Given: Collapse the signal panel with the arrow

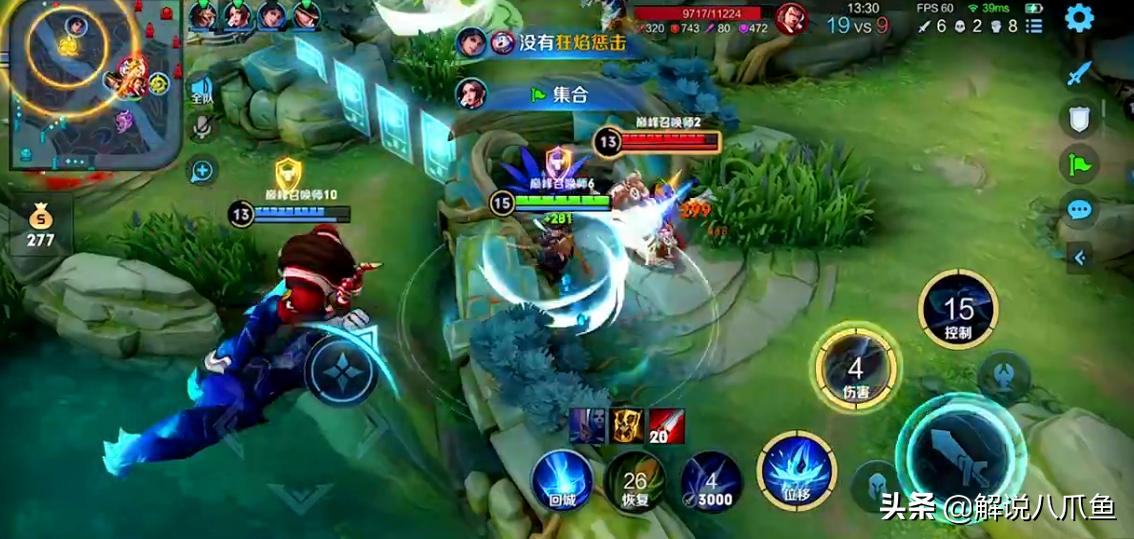Looking at the screenshot, I should pos(1079,257).
